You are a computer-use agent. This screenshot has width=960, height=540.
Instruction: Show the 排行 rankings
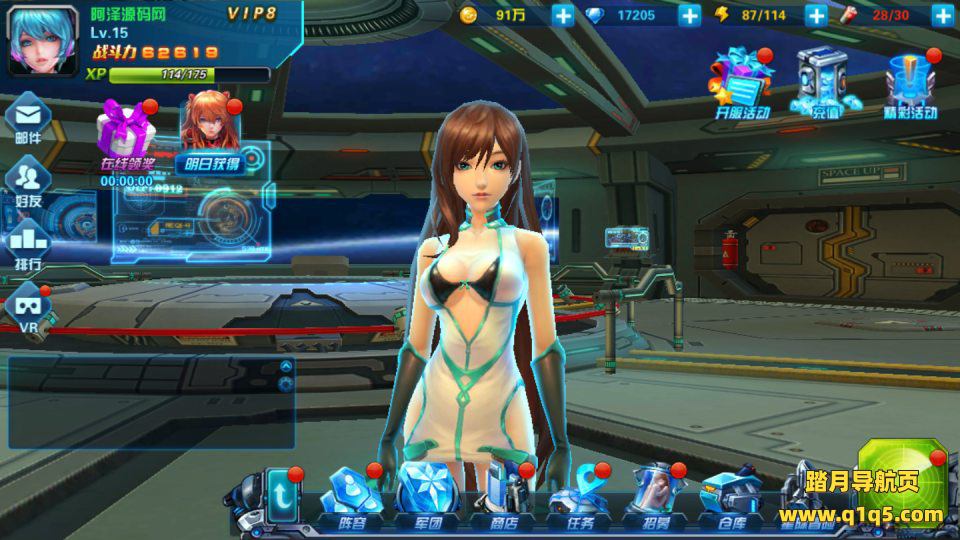pyautogui.click(x=29, y=244)
